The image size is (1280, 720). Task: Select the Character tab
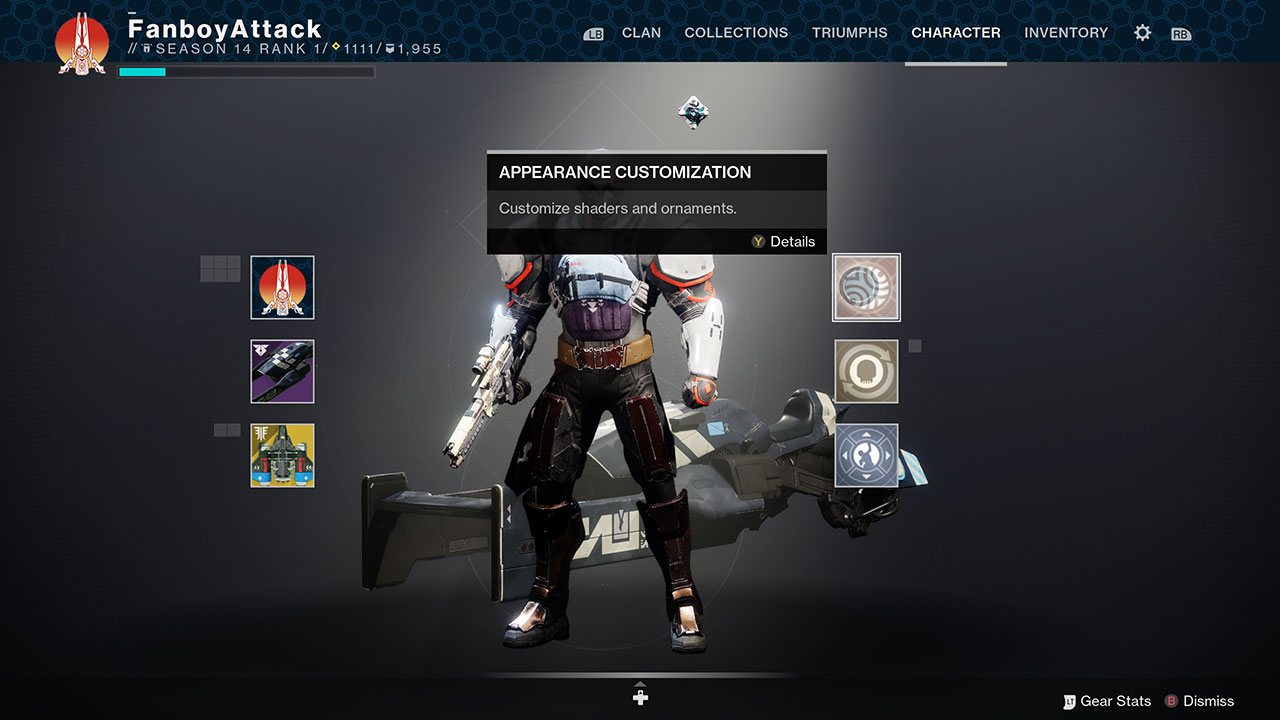click(955, 33)
